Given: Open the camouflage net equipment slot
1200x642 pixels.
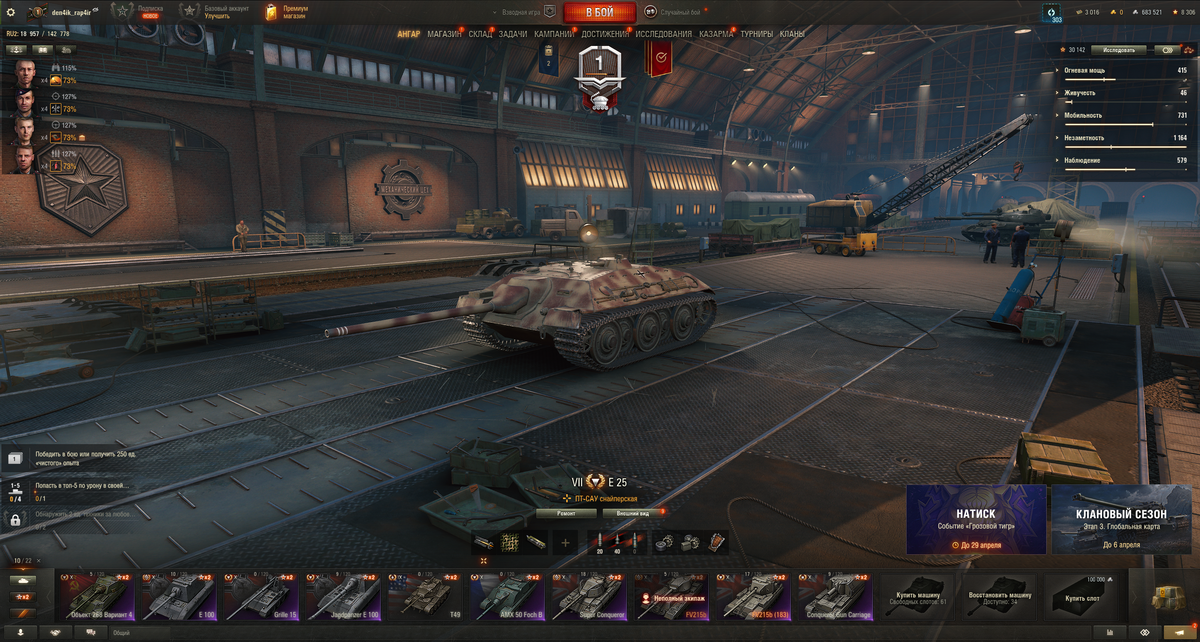Looking at the screenshot, I should [x=509, y=542].
